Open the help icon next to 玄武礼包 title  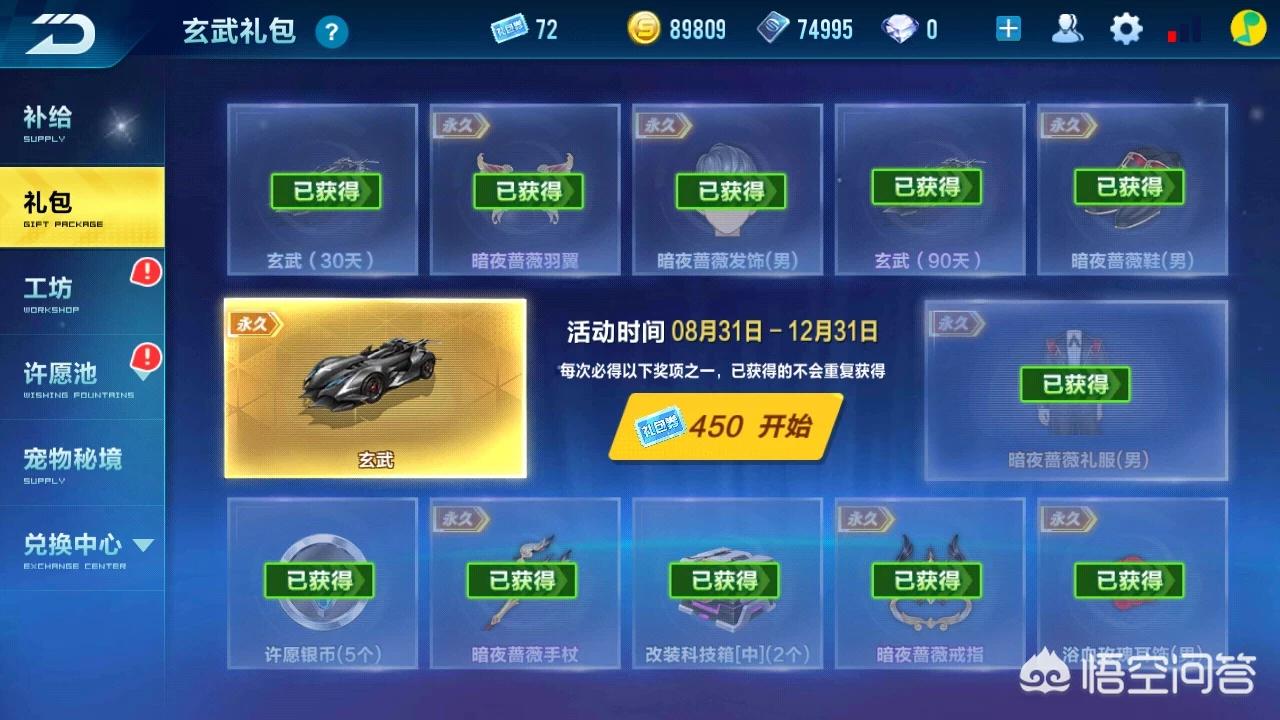click(x=330, y=31)
